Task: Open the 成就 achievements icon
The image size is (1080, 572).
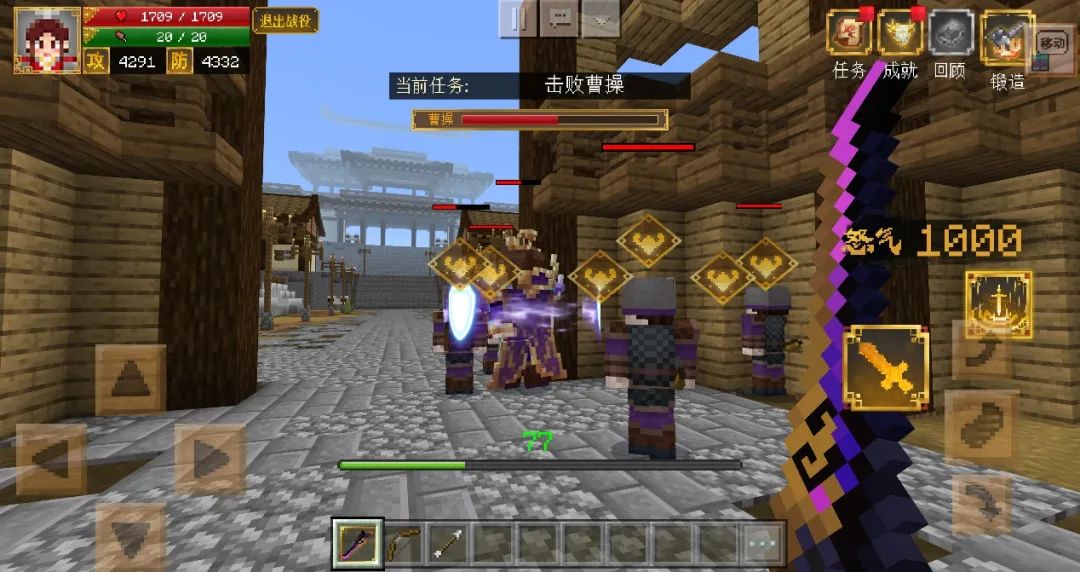Action: 900,35
